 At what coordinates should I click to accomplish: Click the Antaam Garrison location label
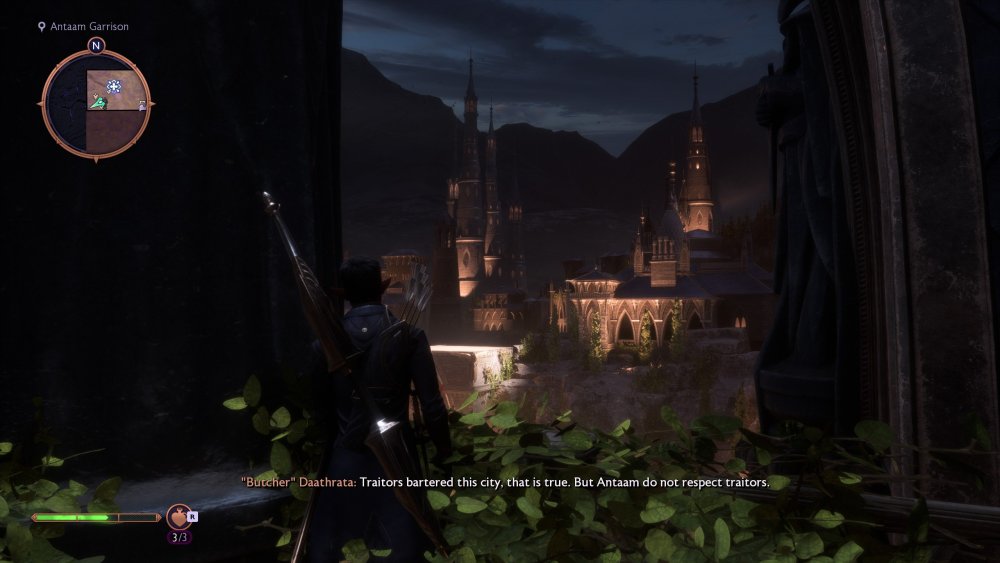coord(89,26)
